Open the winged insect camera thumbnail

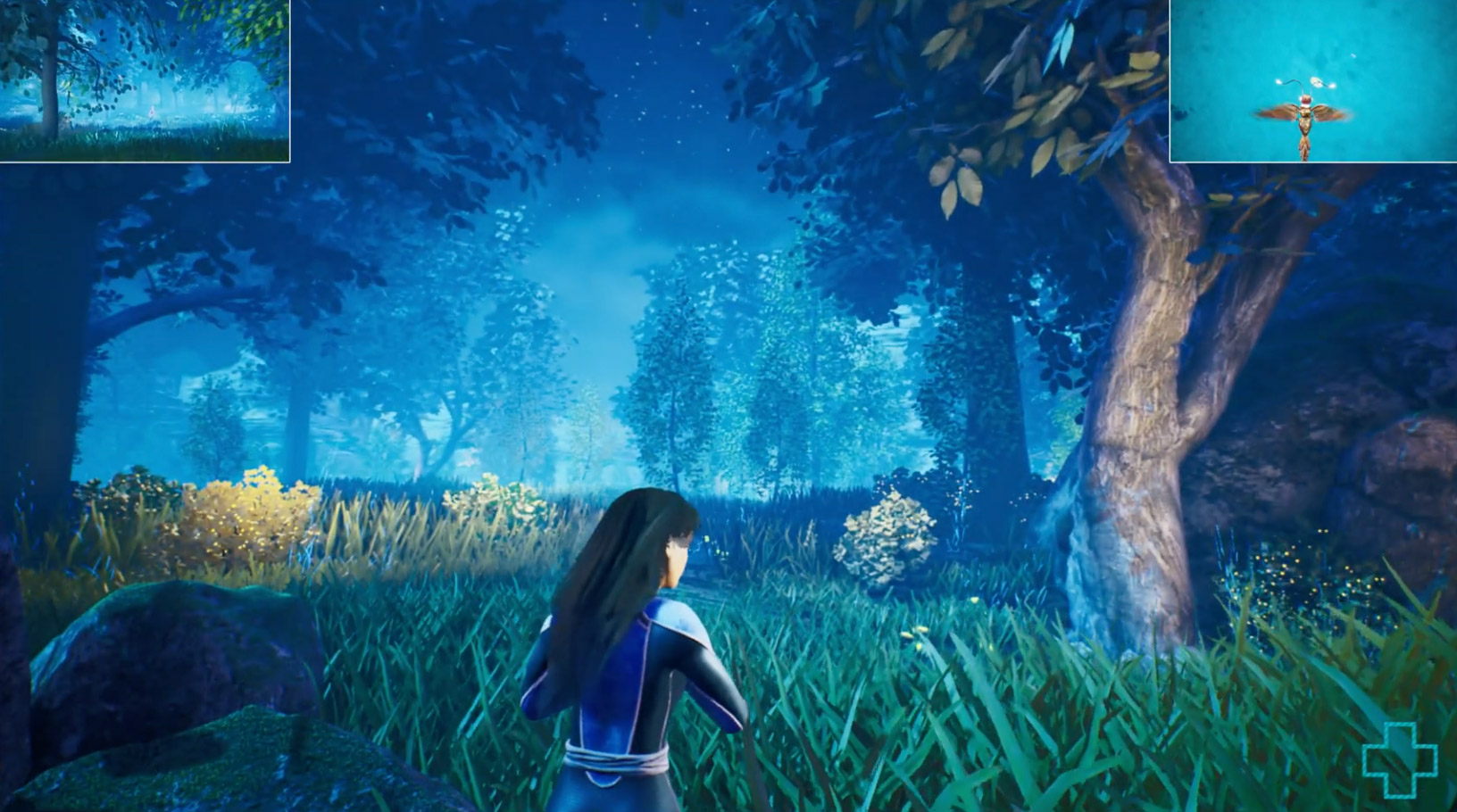[1312, 80]
